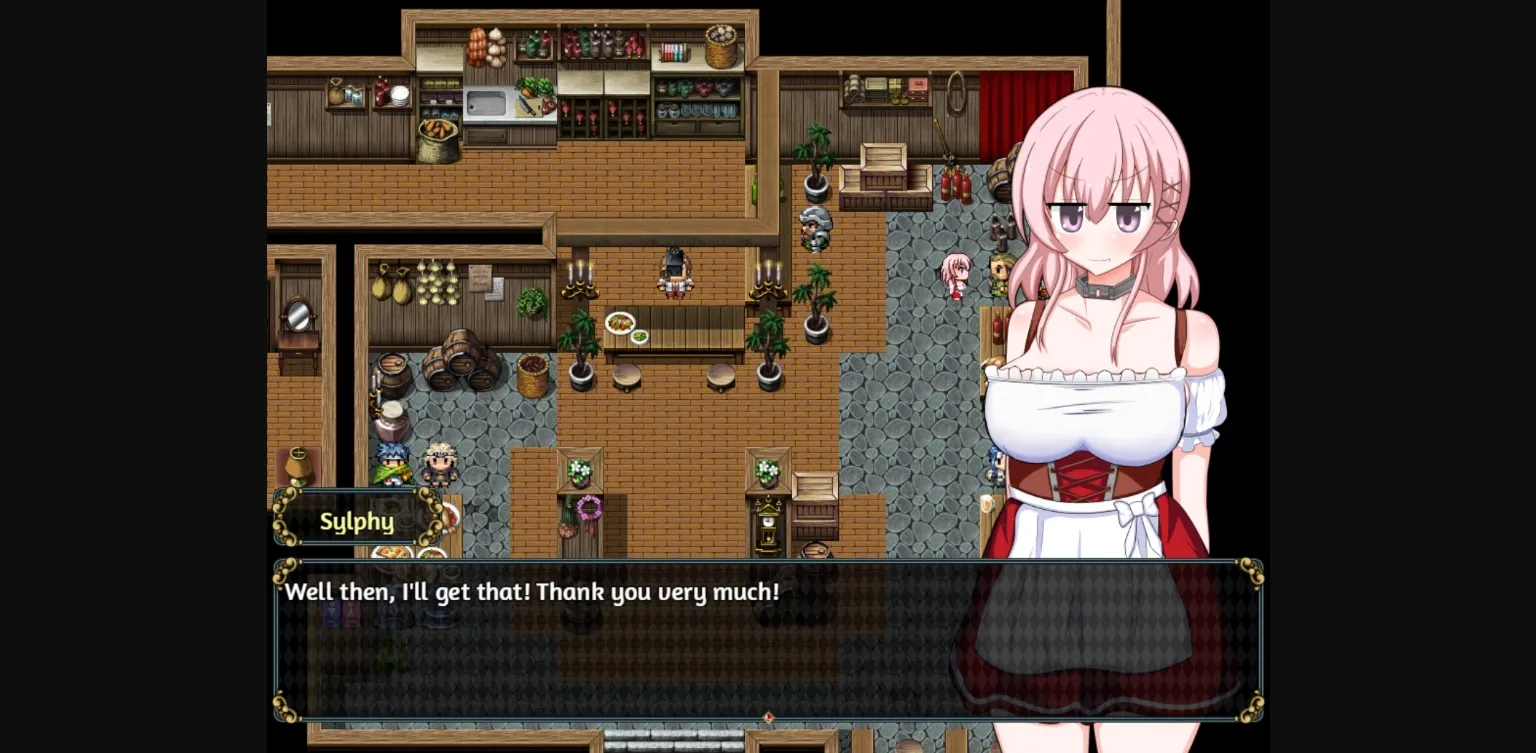Viewport: 1536px width, 753px height.
Task: Select the white flower planter box
Action: coord(578,473)
